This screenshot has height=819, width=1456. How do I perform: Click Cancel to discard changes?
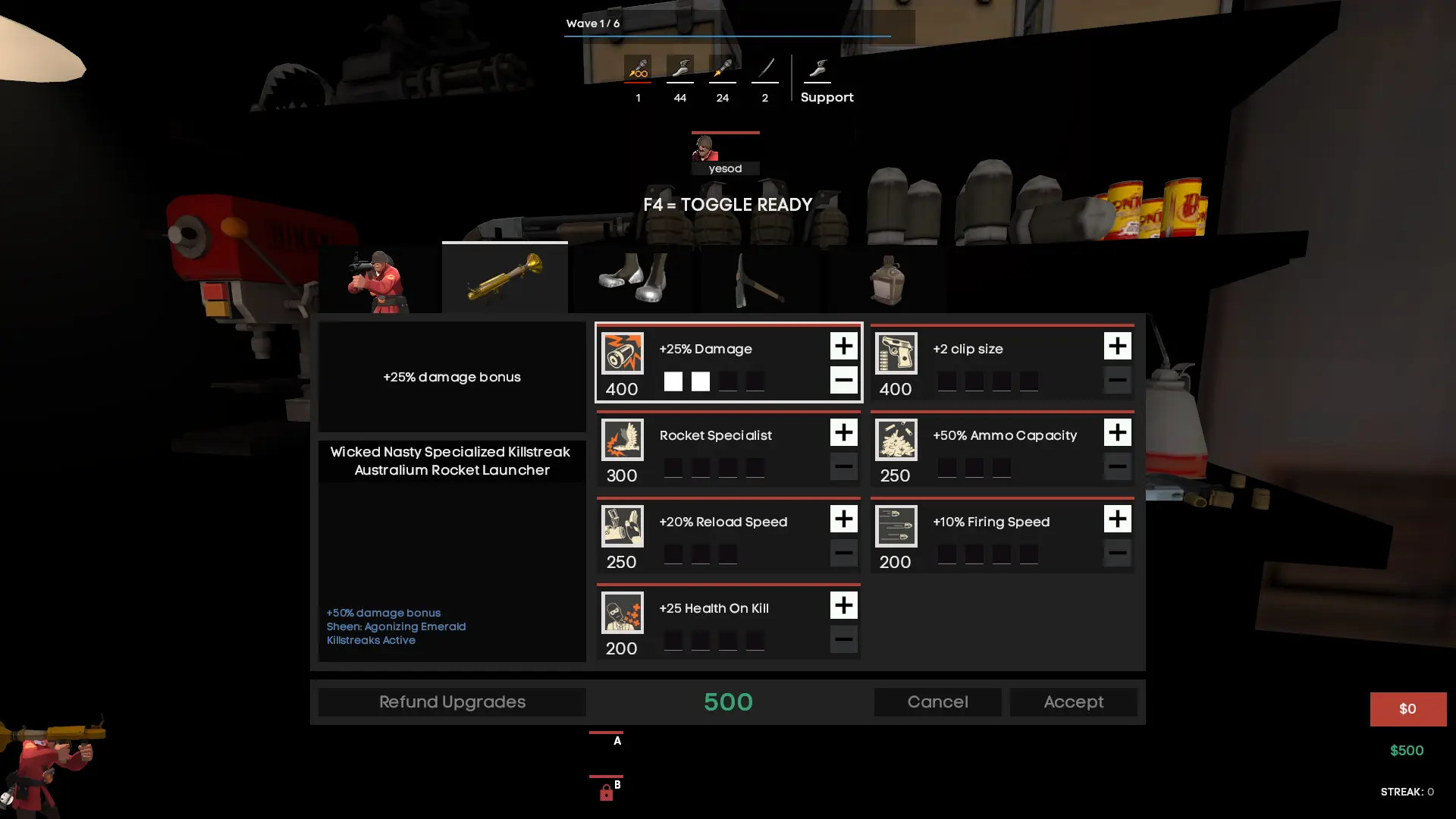[x=937, y=701]
